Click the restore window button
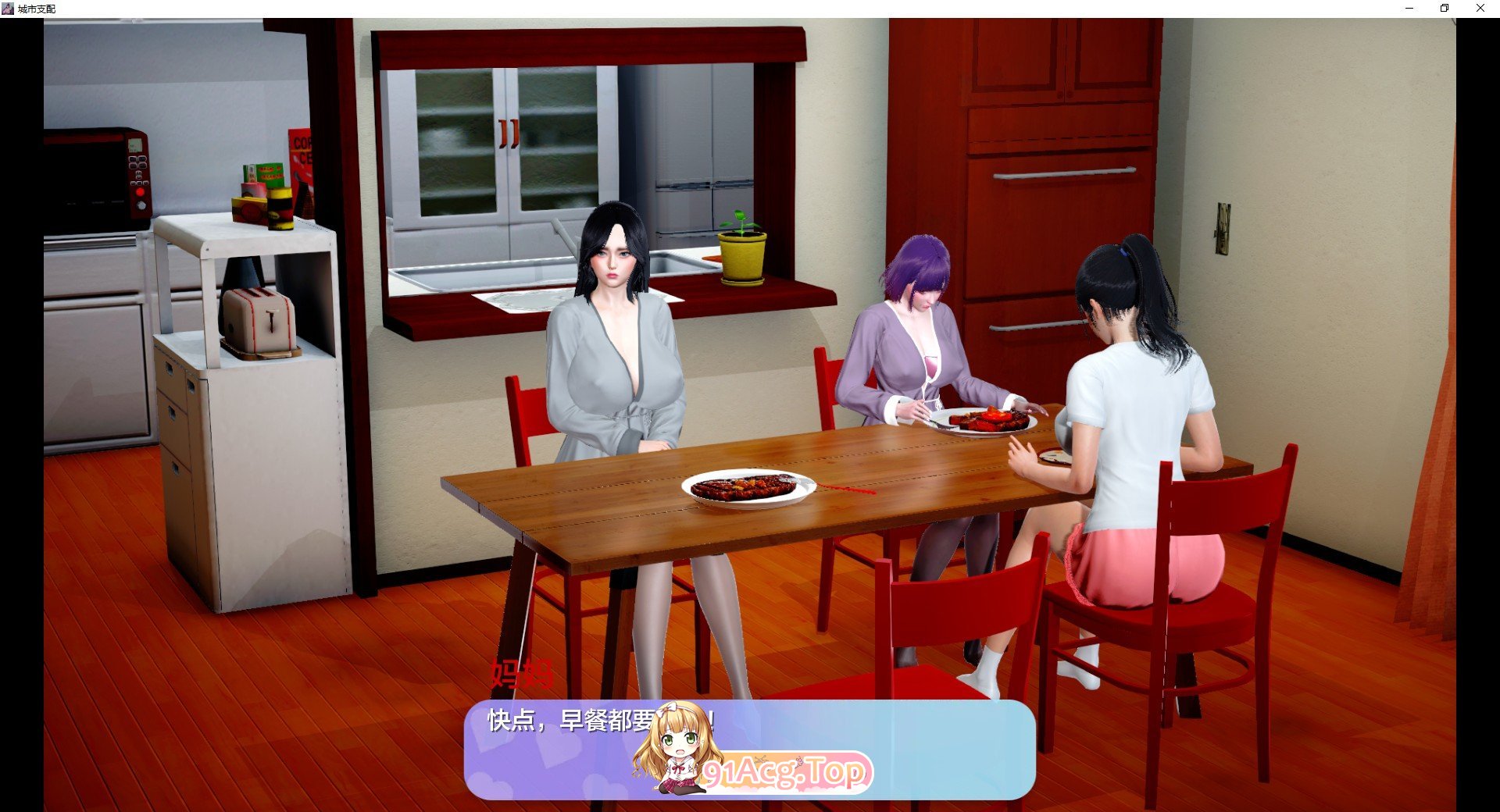The image size is (1500, 812). [1445, 8]
